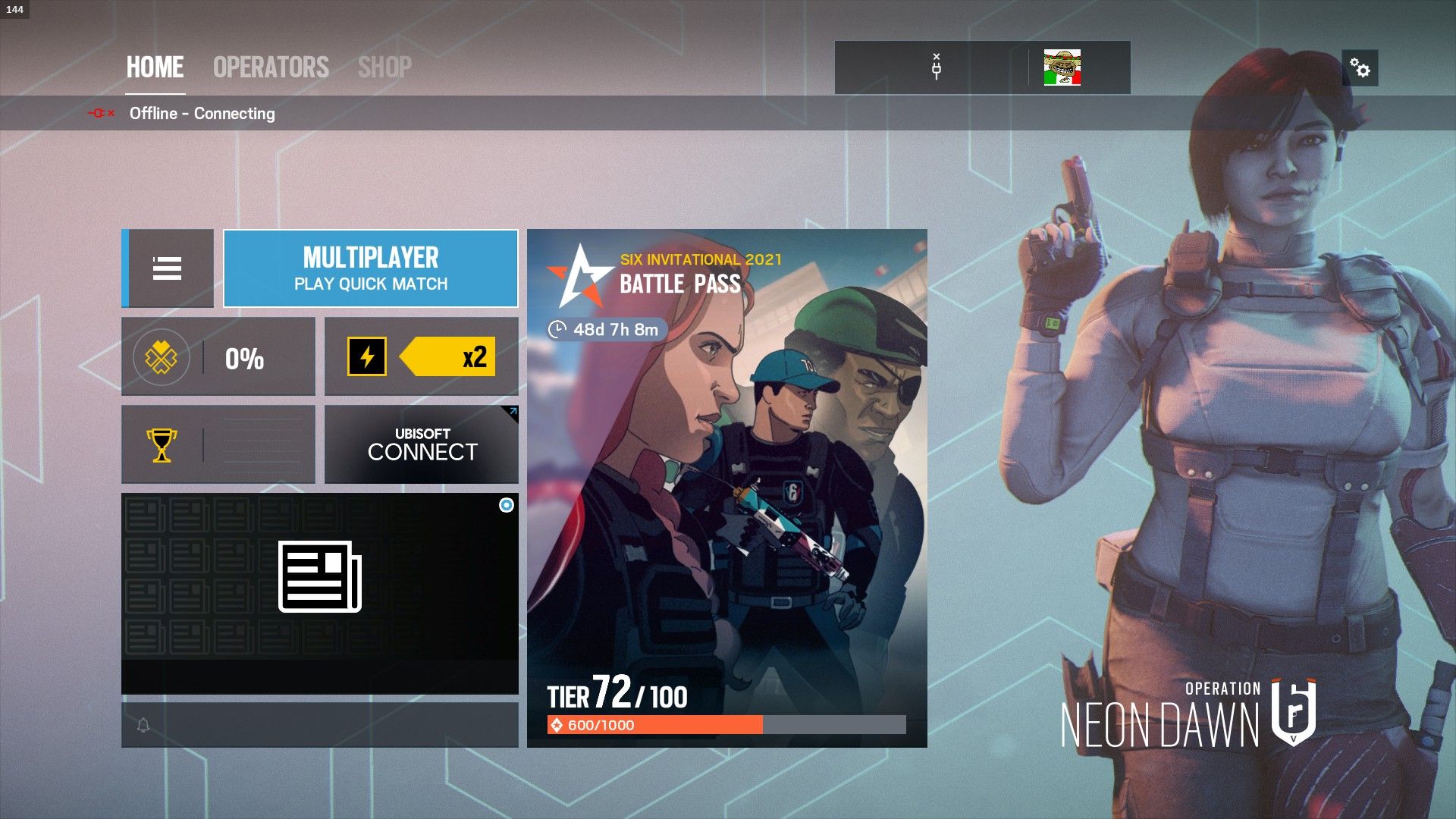Open the Six Invitational 2021 Battle Pass
1456x819 pixels.
(x=726, y=488)
